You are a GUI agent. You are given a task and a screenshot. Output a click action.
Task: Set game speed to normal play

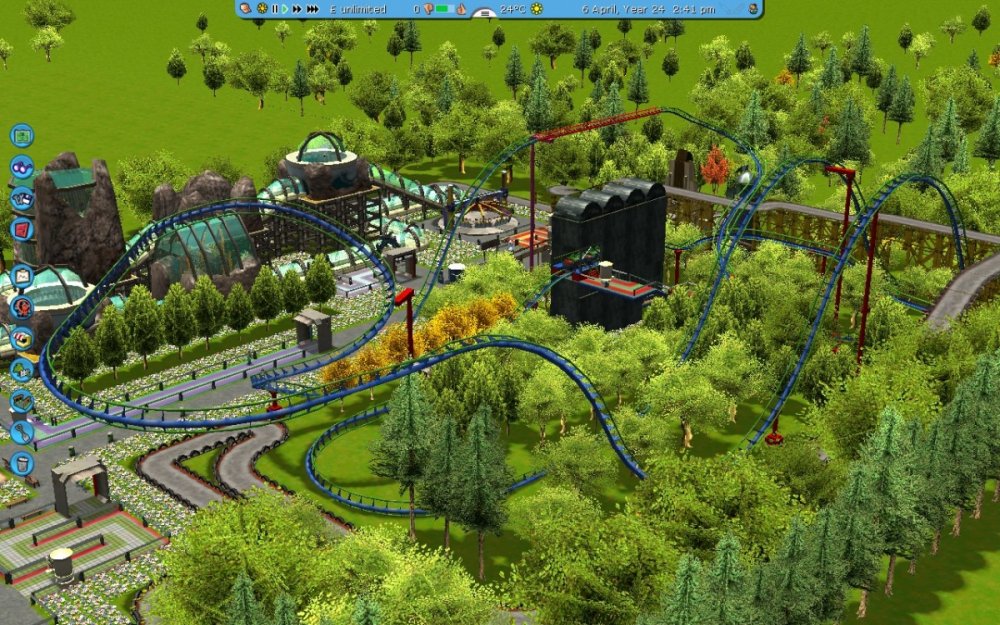[285, 9]
